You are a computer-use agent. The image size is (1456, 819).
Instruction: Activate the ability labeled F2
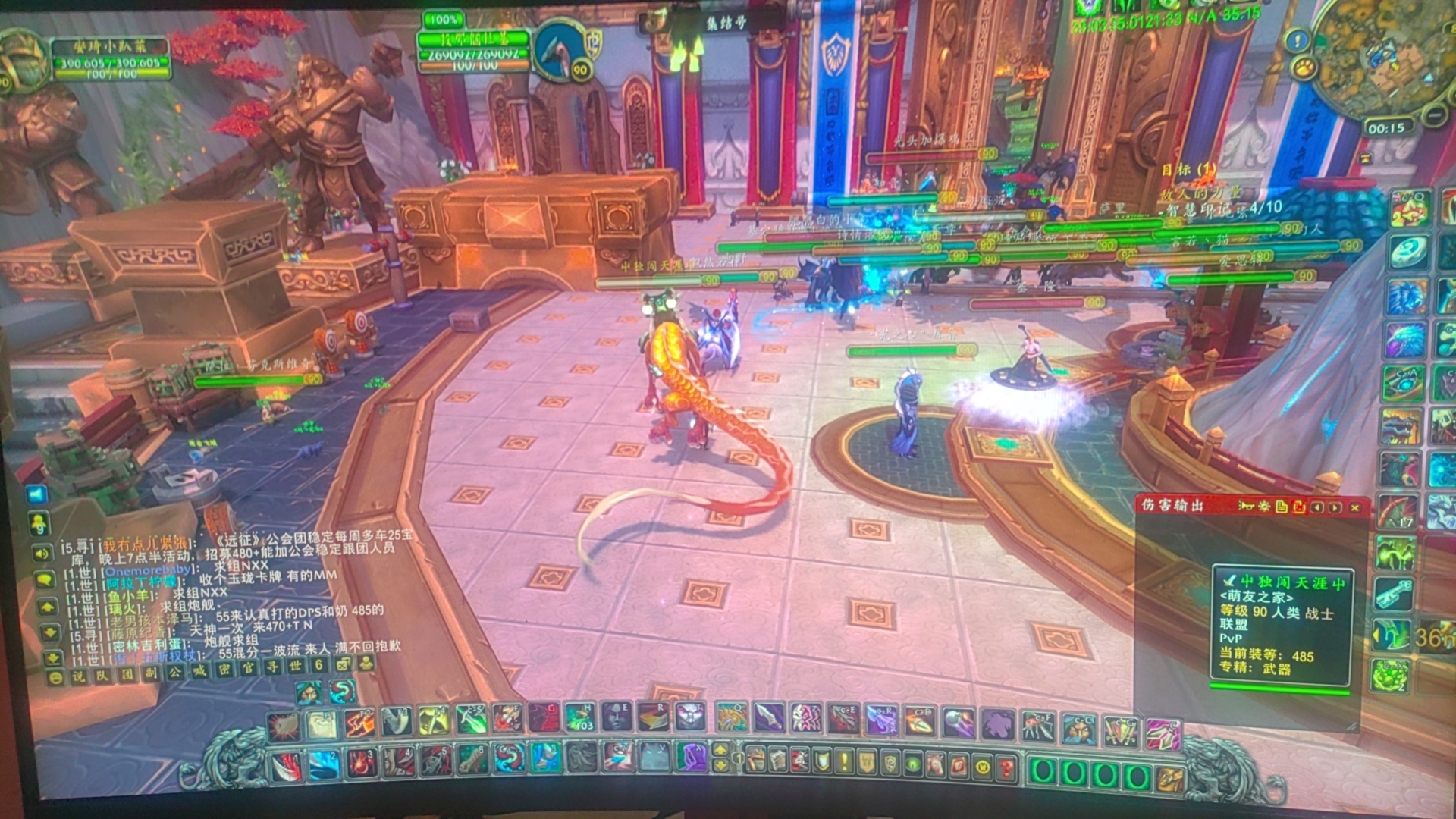coord(359,723)
